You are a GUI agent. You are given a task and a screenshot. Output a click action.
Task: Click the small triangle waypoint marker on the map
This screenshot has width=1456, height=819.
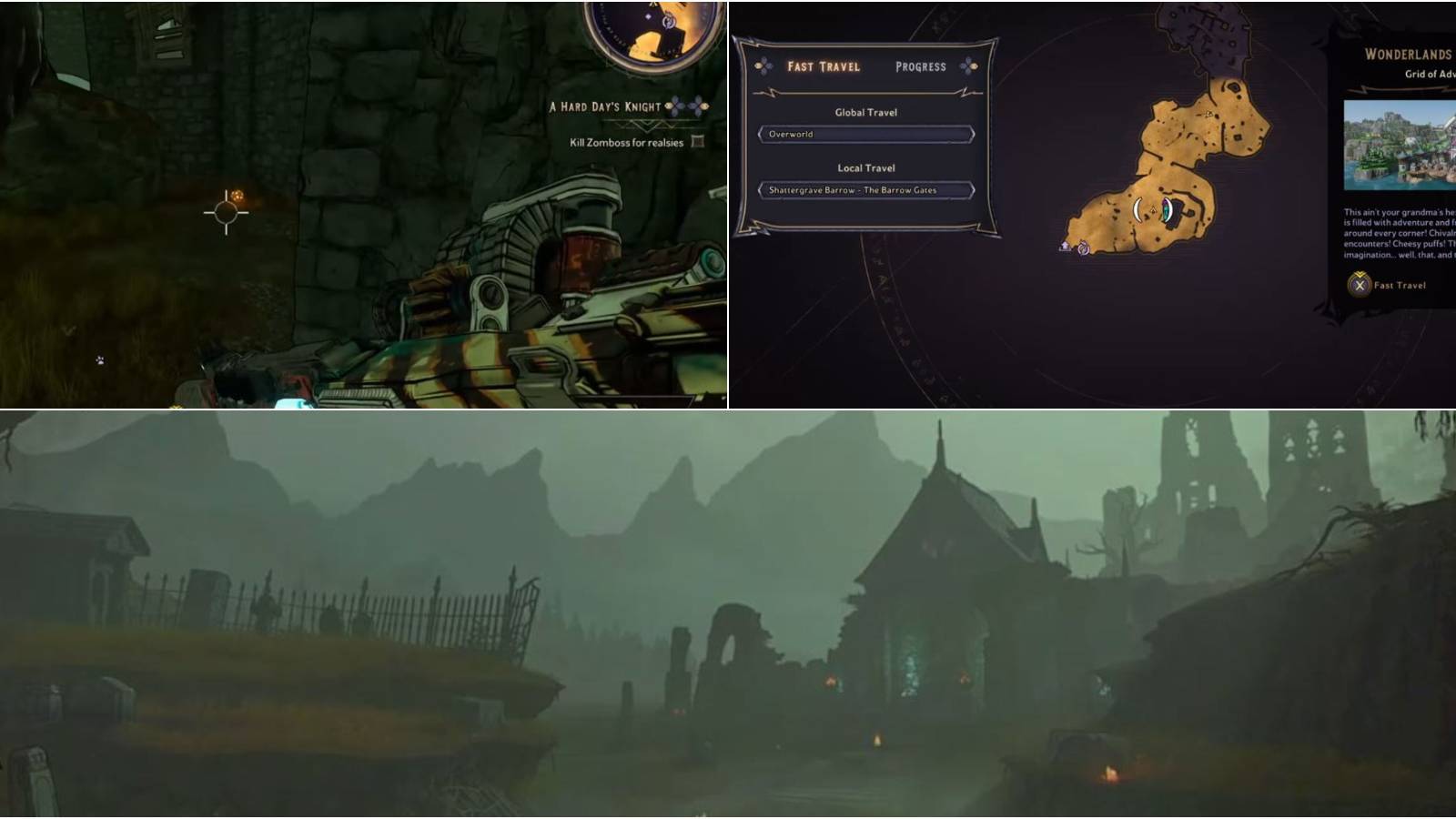[x=1153, y=210]
